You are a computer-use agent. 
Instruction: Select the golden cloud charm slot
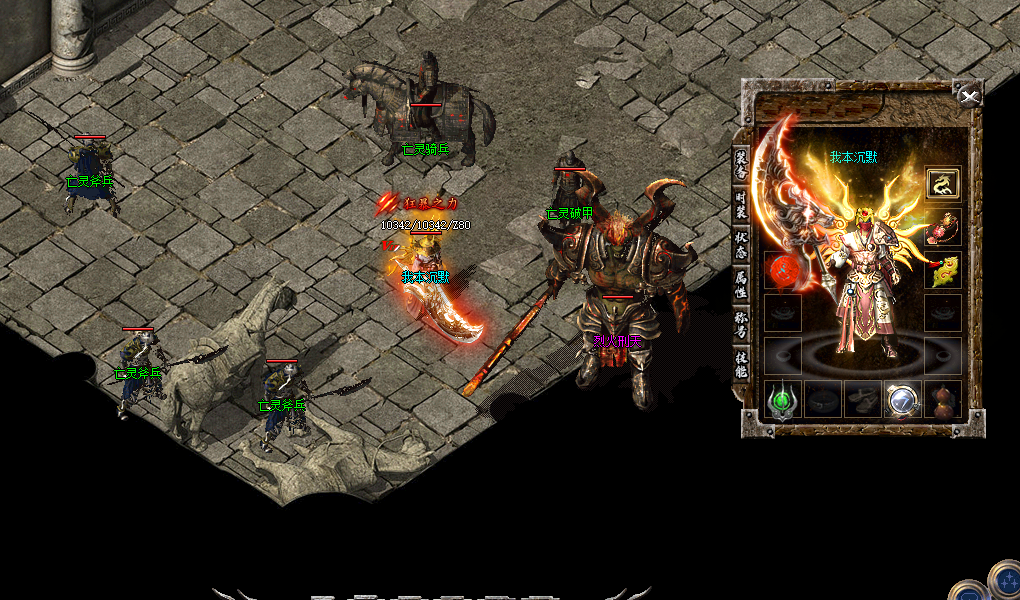942,271
